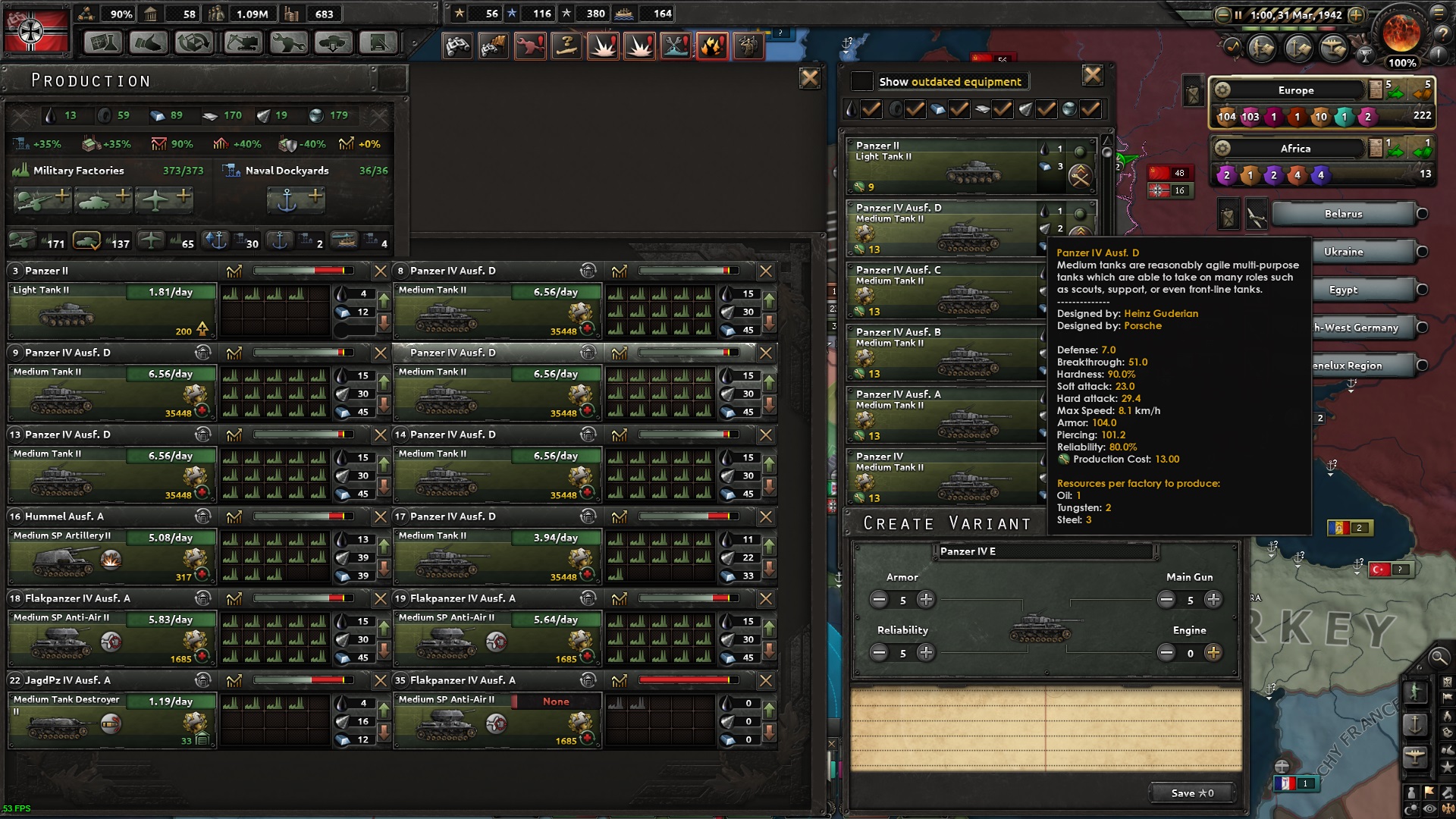Click the resistance rising fire alert

coord(712,45)
